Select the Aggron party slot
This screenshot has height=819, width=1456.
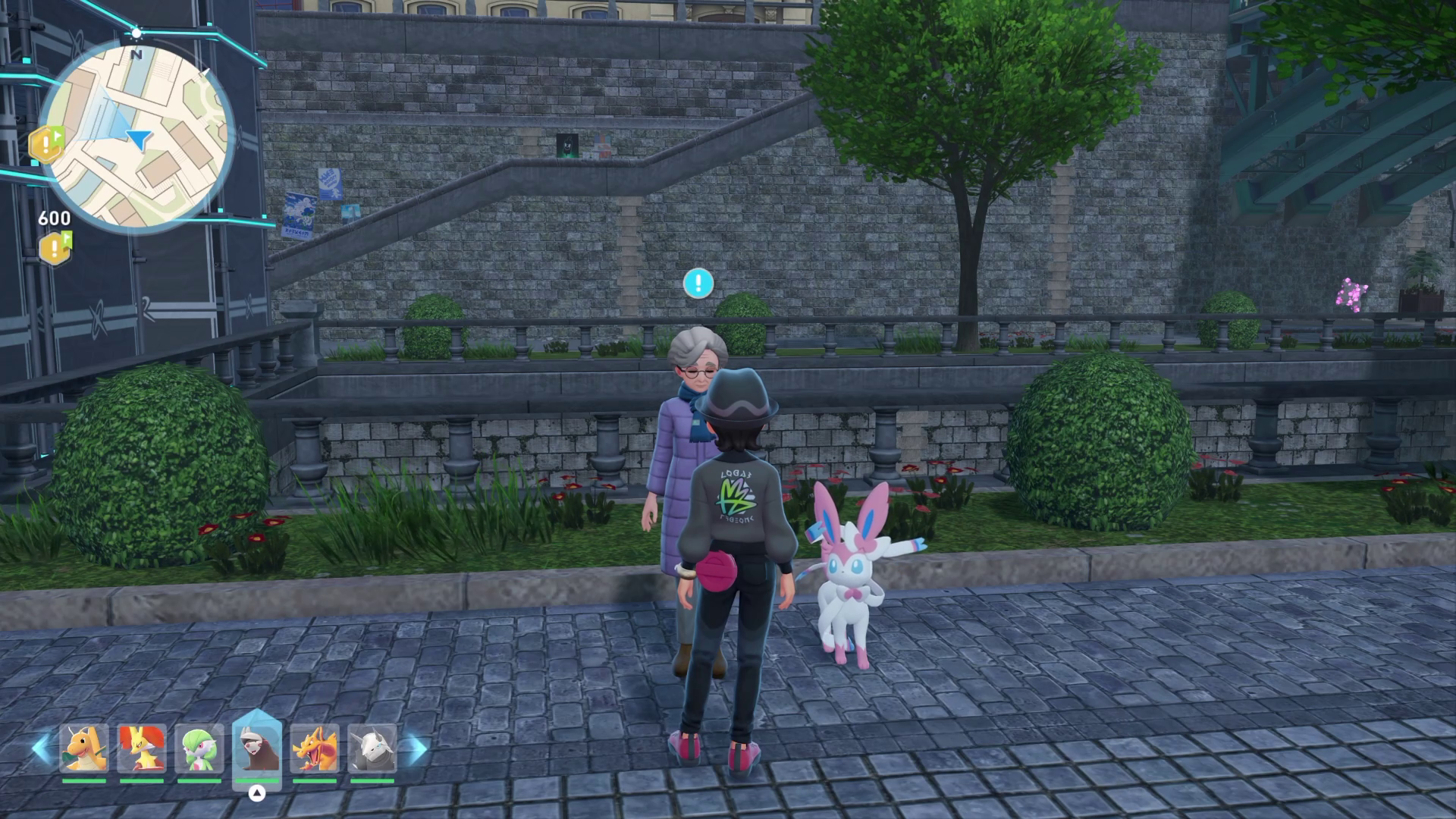pos(372,748)
